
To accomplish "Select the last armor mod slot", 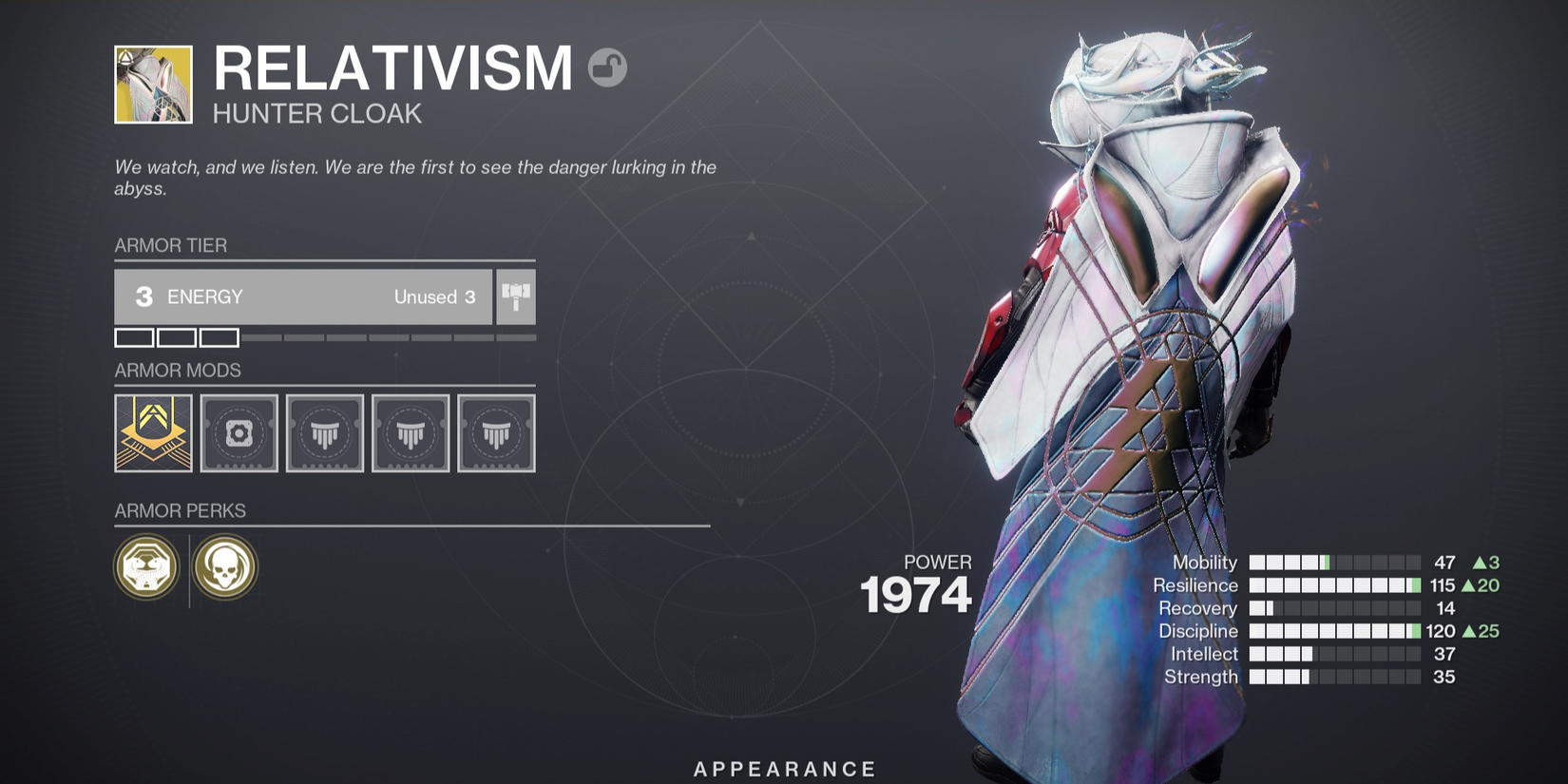I will (495, 433).
